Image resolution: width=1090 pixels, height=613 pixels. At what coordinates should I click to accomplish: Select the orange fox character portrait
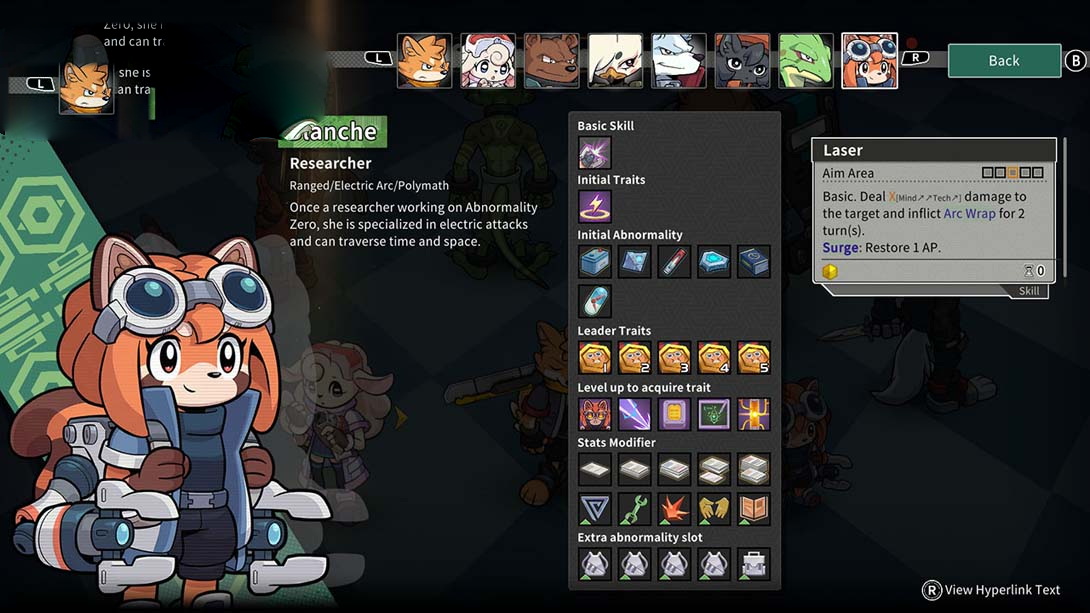coord(424,61)
